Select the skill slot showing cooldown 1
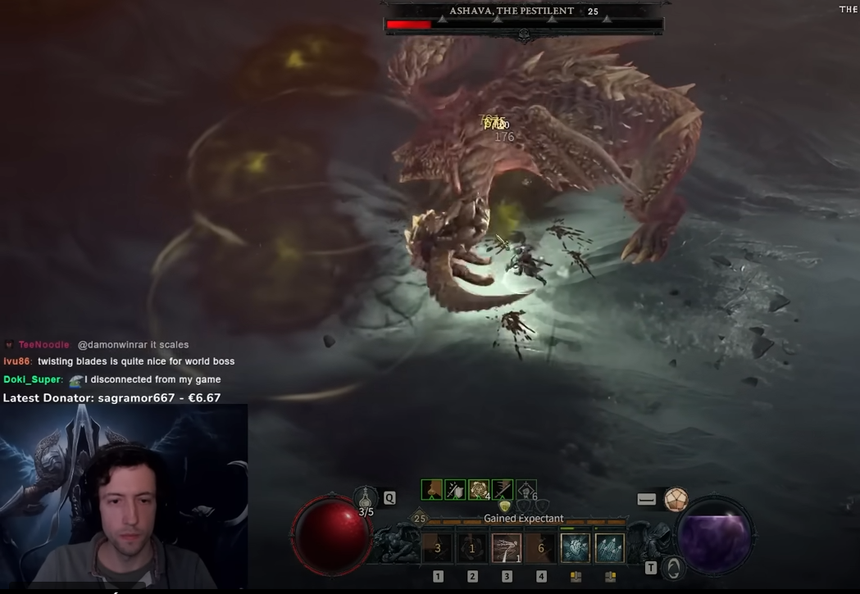860x594 pixels. (472, 548)
